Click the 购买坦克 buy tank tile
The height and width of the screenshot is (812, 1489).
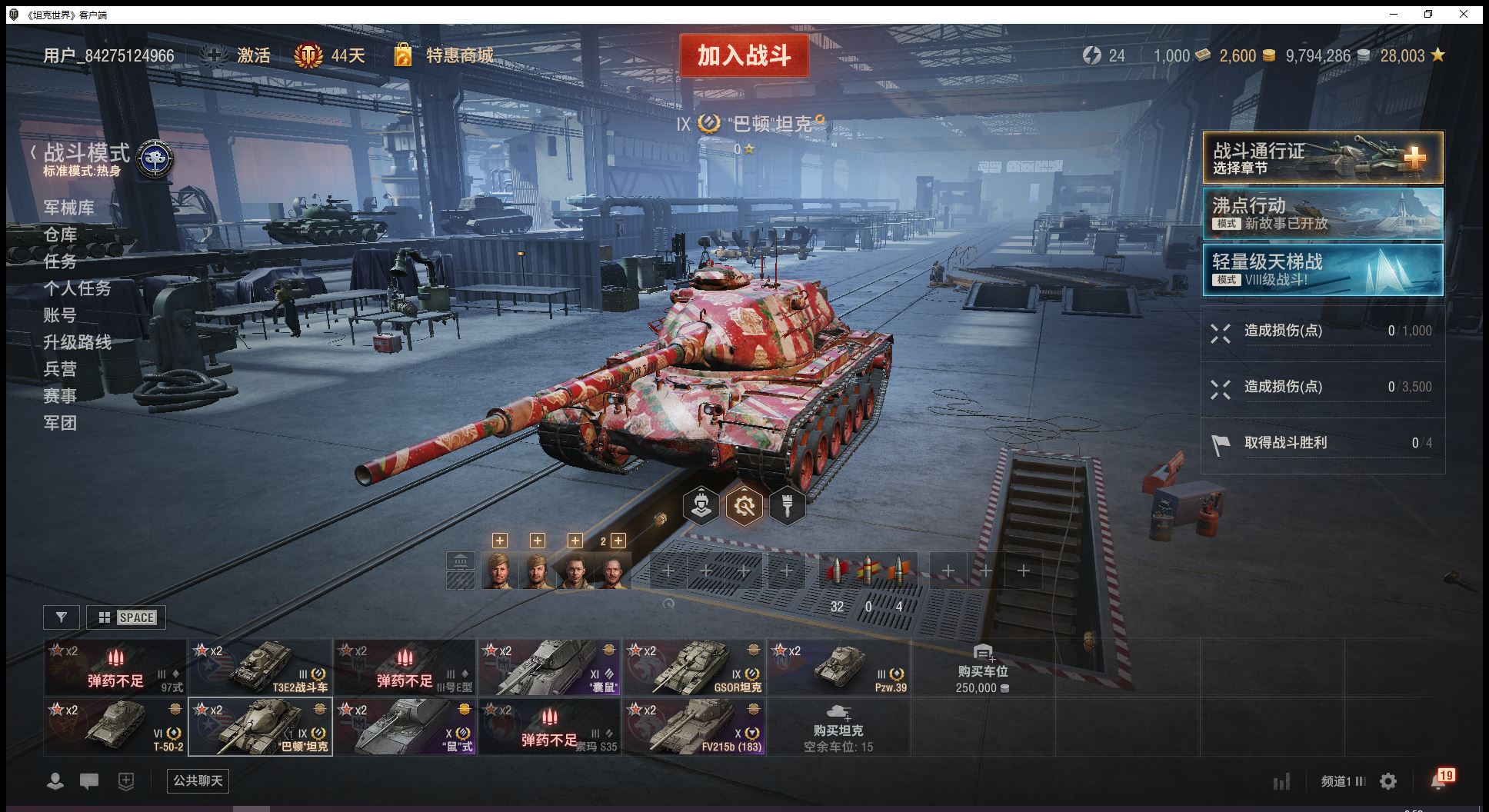point(838,727)
